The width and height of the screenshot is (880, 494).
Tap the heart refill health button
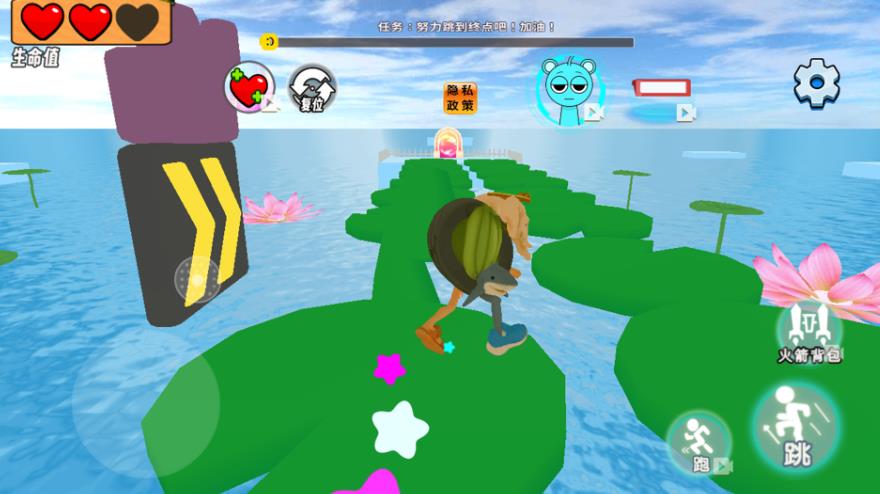[x=249, y=87]
